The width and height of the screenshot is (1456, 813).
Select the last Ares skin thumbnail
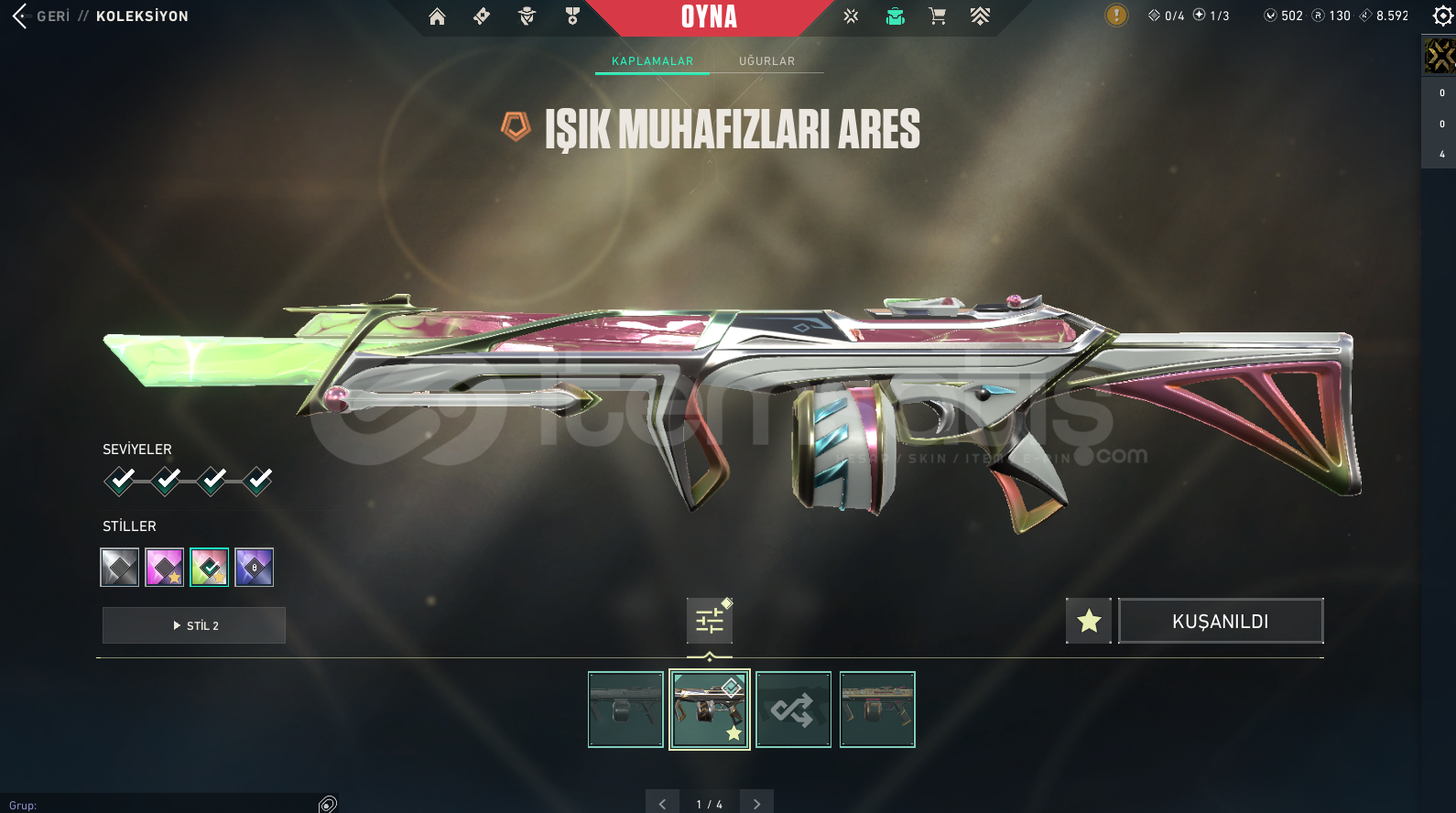coord(877,710)
